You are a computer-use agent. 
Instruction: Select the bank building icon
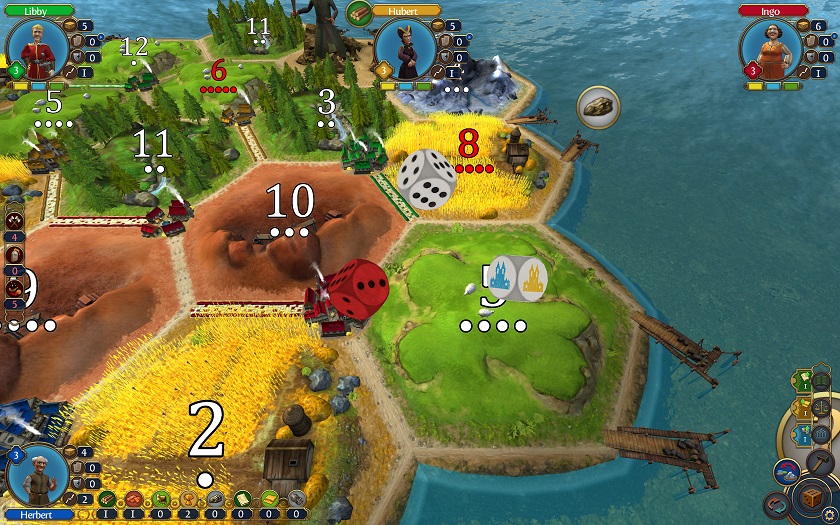point(820,434)
